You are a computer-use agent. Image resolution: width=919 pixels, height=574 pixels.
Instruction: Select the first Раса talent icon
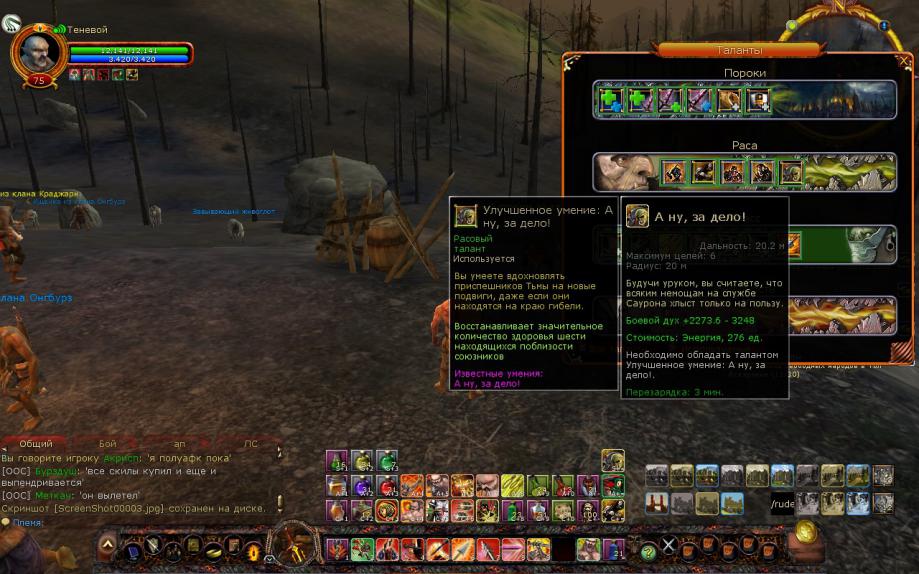[673, 173]
